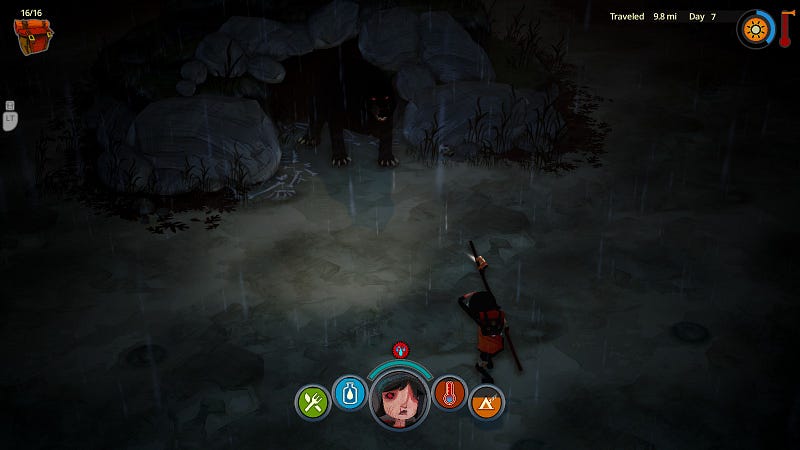Check the red thermometer warmth icon
The width and height of the screenshot is (800, 450).
pyautogui.click(x=450, y=393)
